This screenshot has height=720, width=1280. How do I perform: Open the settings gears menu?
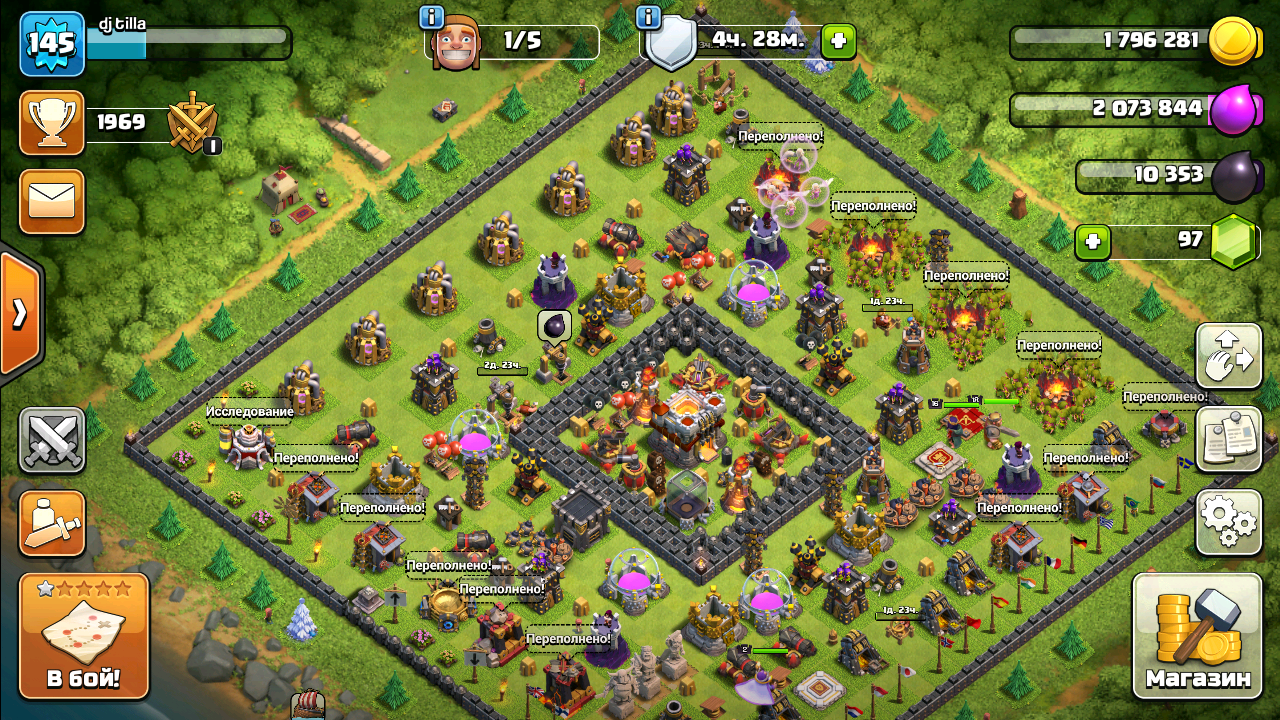coord(1228,522)
